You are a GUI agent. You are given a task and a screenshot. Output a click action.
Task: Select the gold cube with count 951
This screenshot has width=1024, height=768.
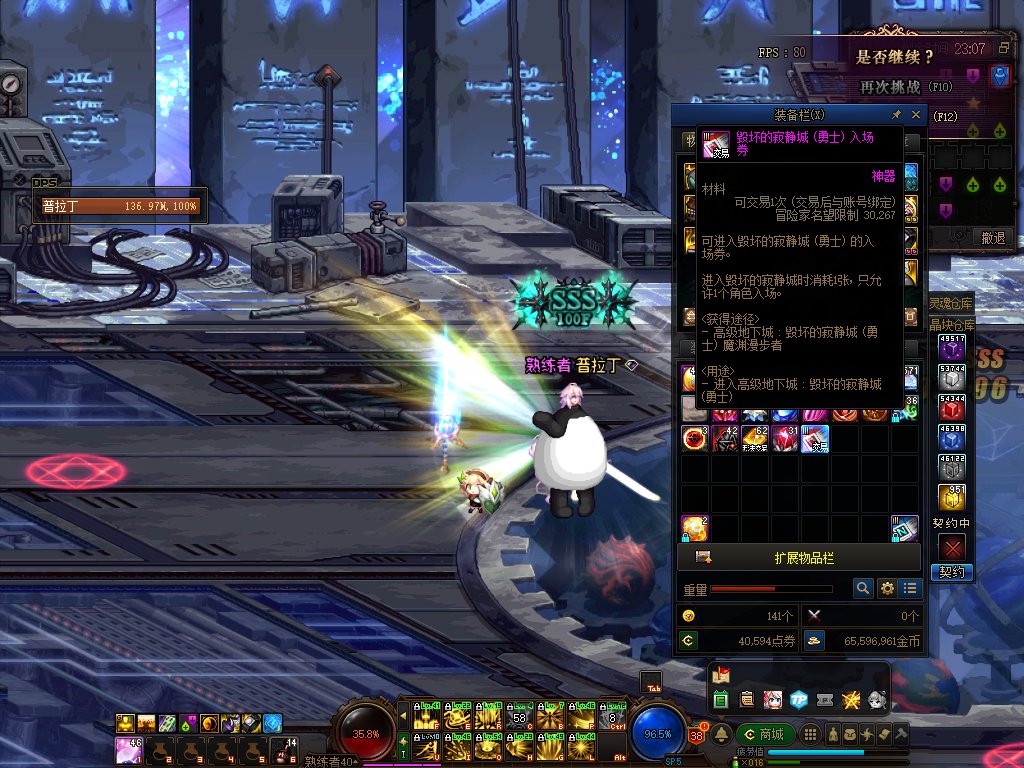tap(952, 497)
